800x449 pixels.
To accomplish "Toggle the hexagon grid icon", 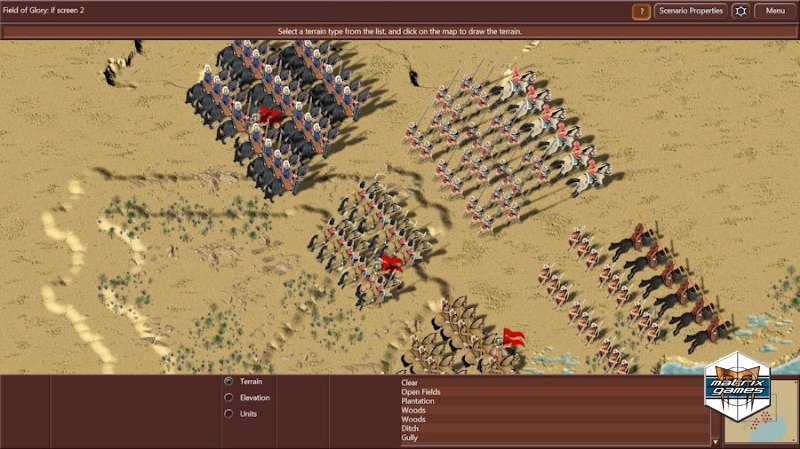I will point(740,11).
